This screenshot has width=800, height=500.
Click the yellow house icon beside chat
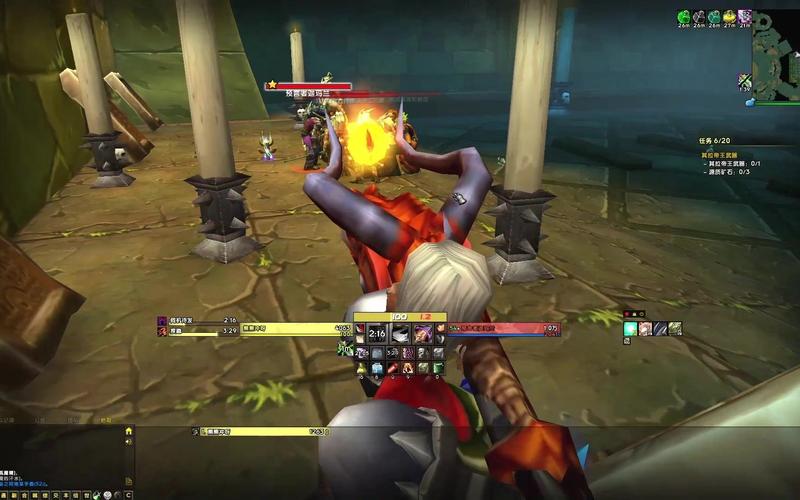[x=128, y=431]
